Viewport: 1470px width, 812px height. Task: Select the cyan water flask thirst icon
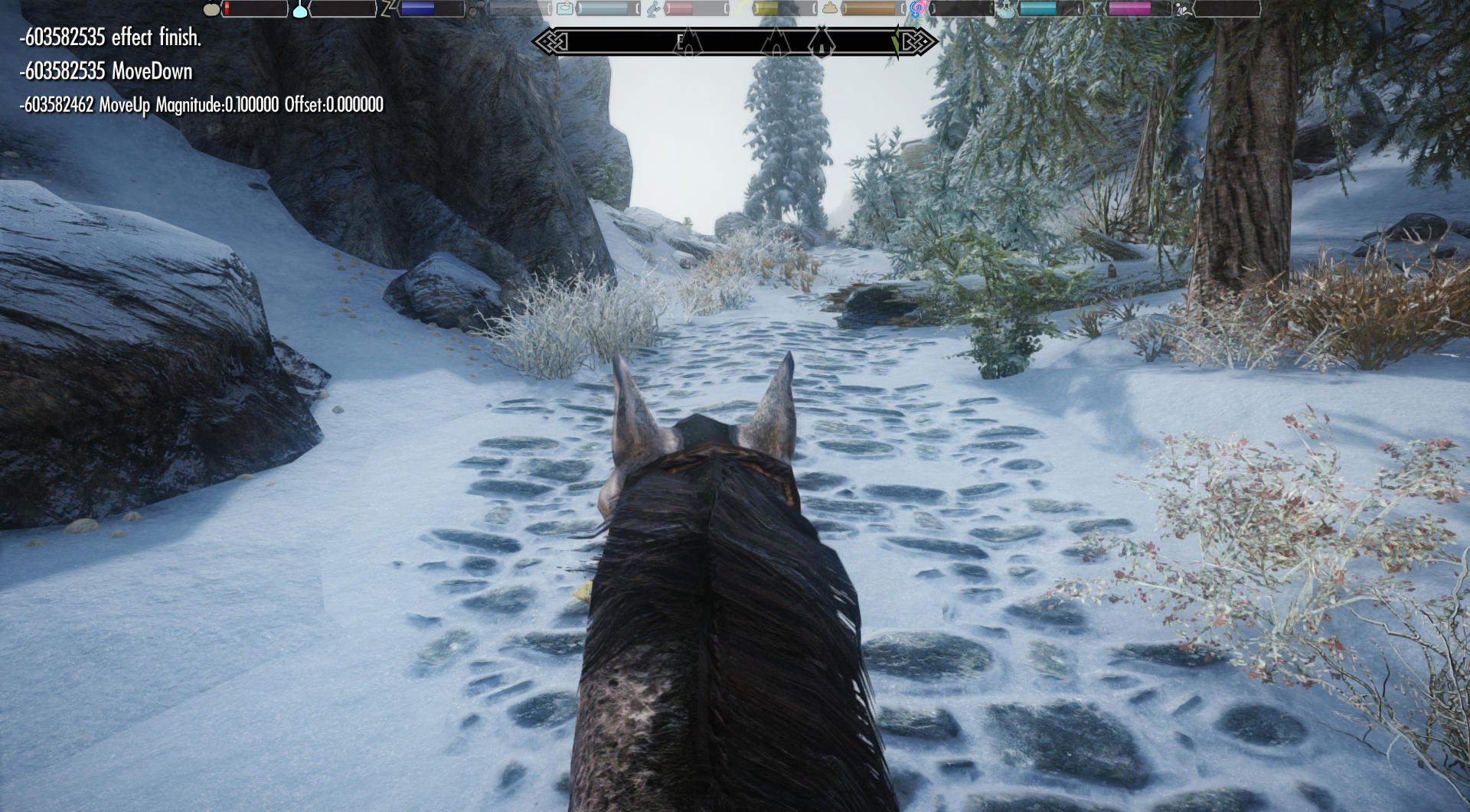pos(300,9)
